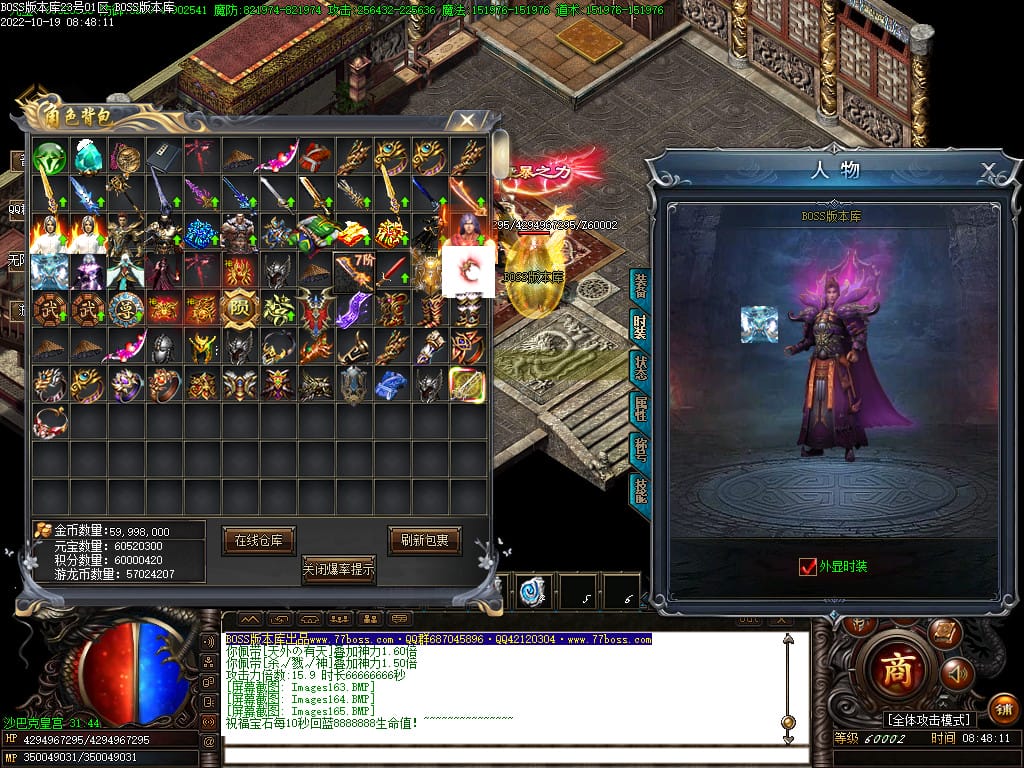Open the 在线仓库 online warehouse
This screenshot has width=1024, height=768.
pos(258,540)
